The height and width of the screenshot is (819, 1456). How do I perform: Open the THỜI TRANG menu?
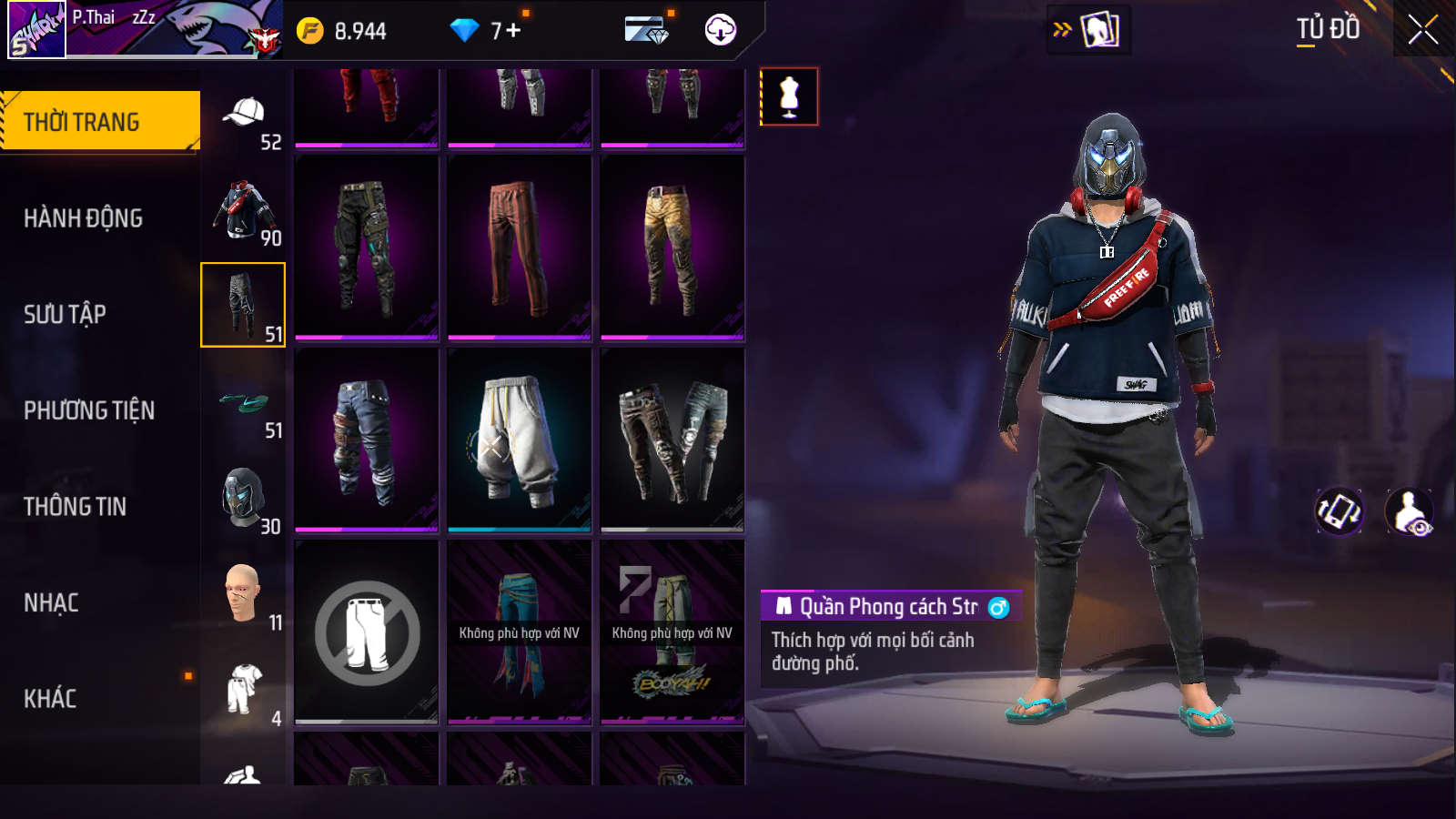coord(100,121)
